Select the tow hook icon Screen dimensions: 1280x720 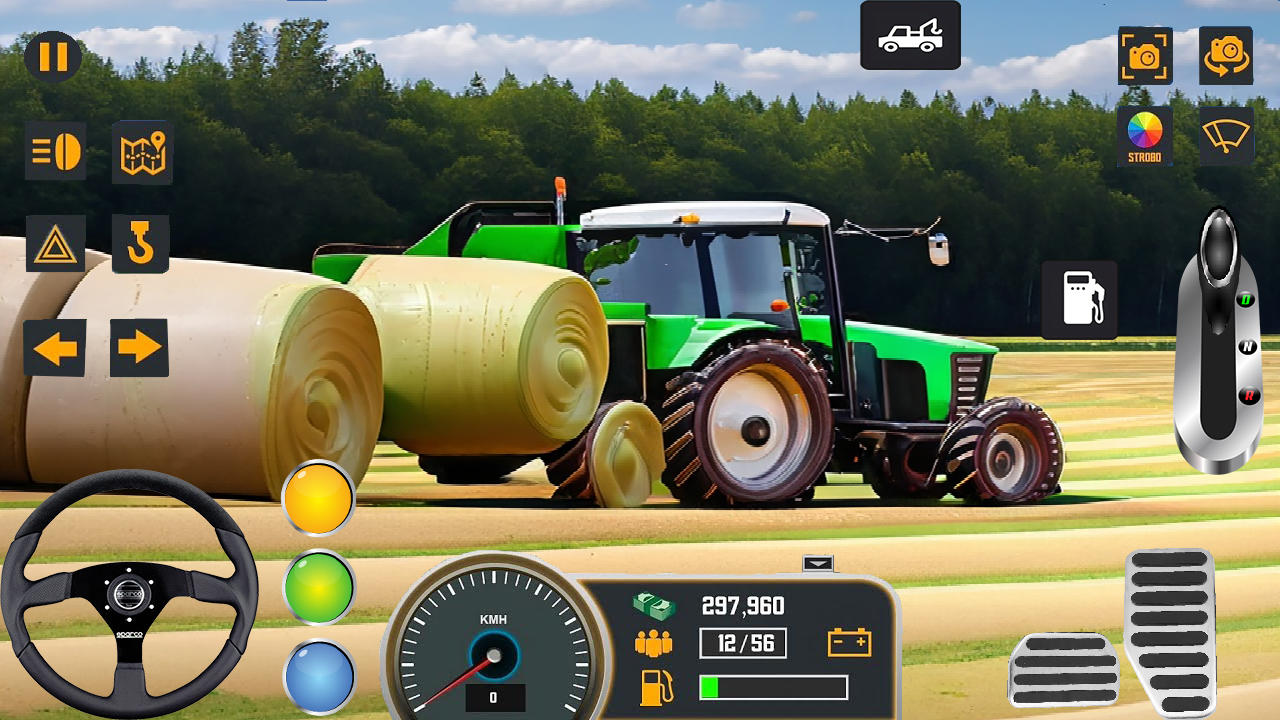coord(141,243)
